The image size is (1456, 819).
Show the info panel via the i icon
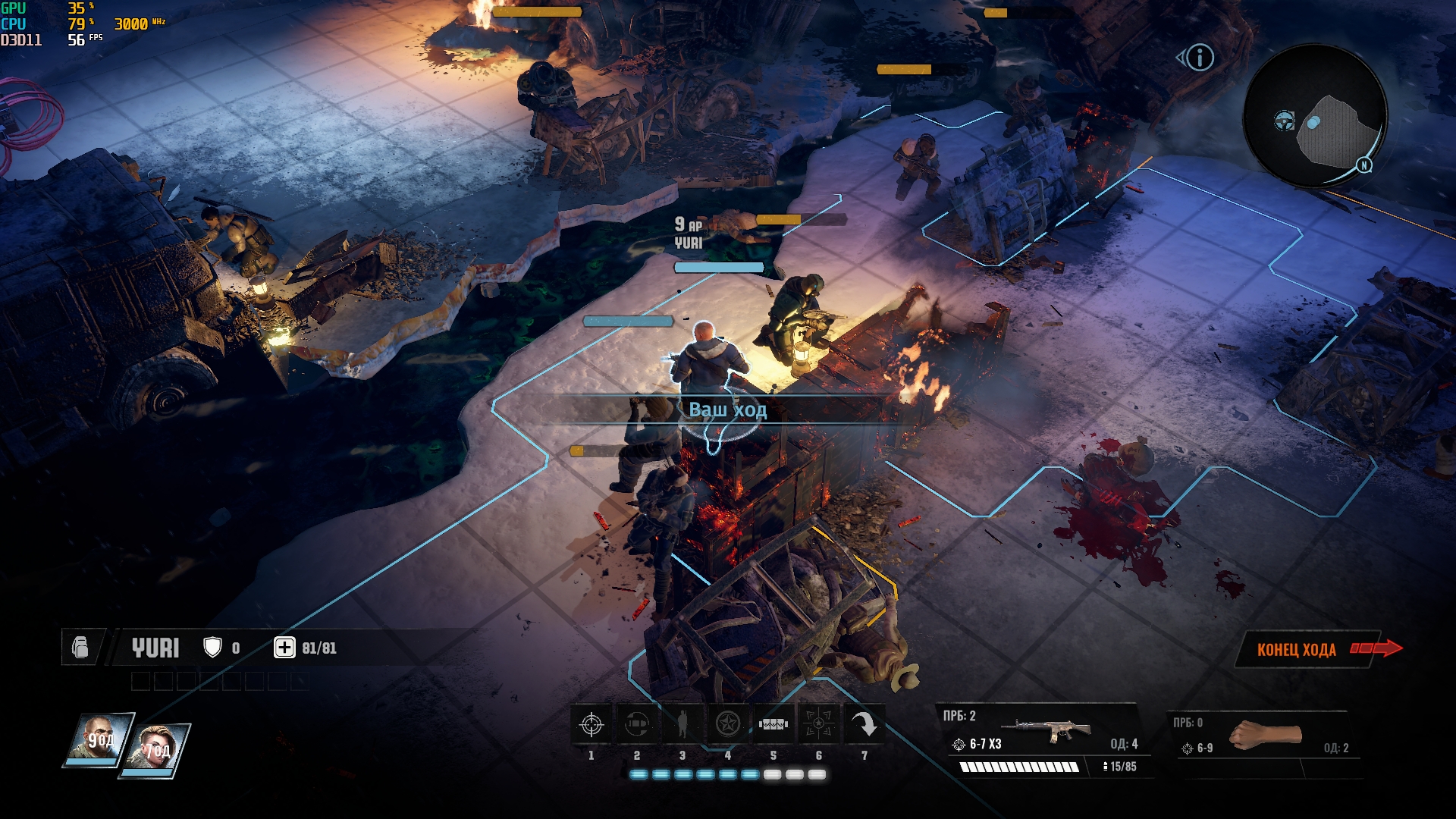coord(1200,58)
